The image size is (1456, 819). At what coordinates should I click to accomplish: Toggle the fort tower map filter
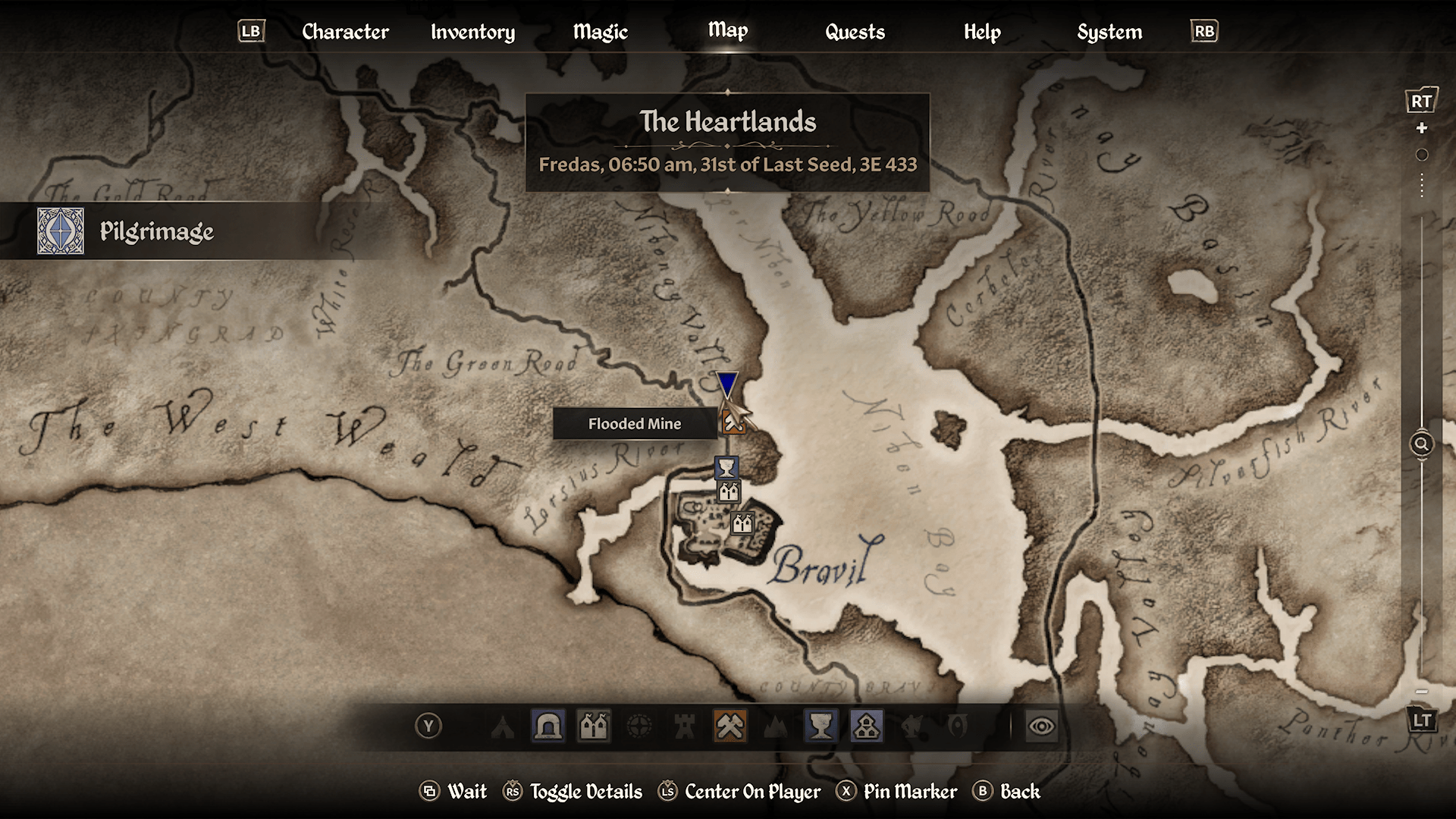[x=685, y=726]
